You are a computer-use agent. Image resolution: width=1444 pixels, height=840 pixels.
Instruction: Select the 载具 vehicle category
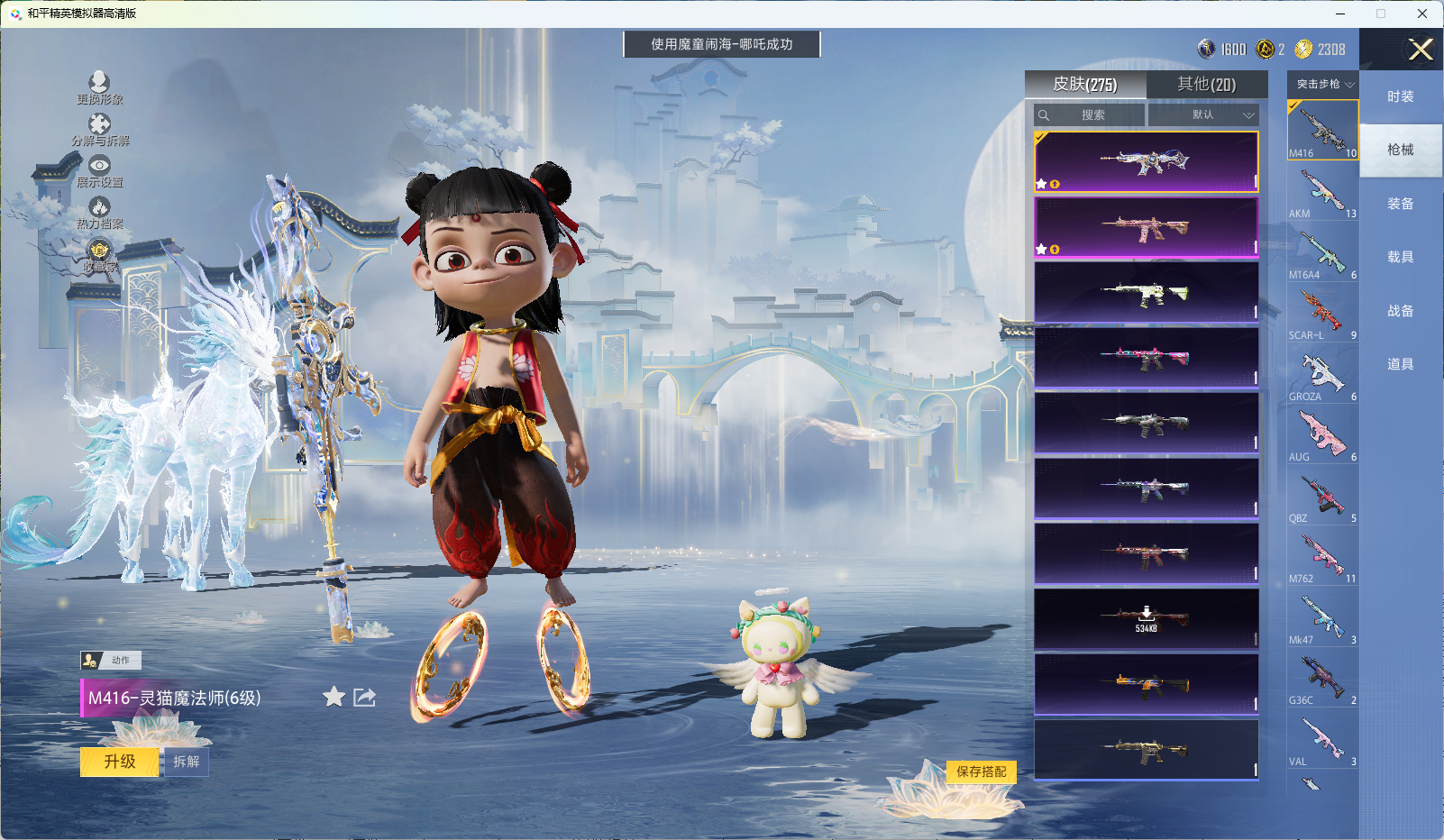pos(1400,257)
